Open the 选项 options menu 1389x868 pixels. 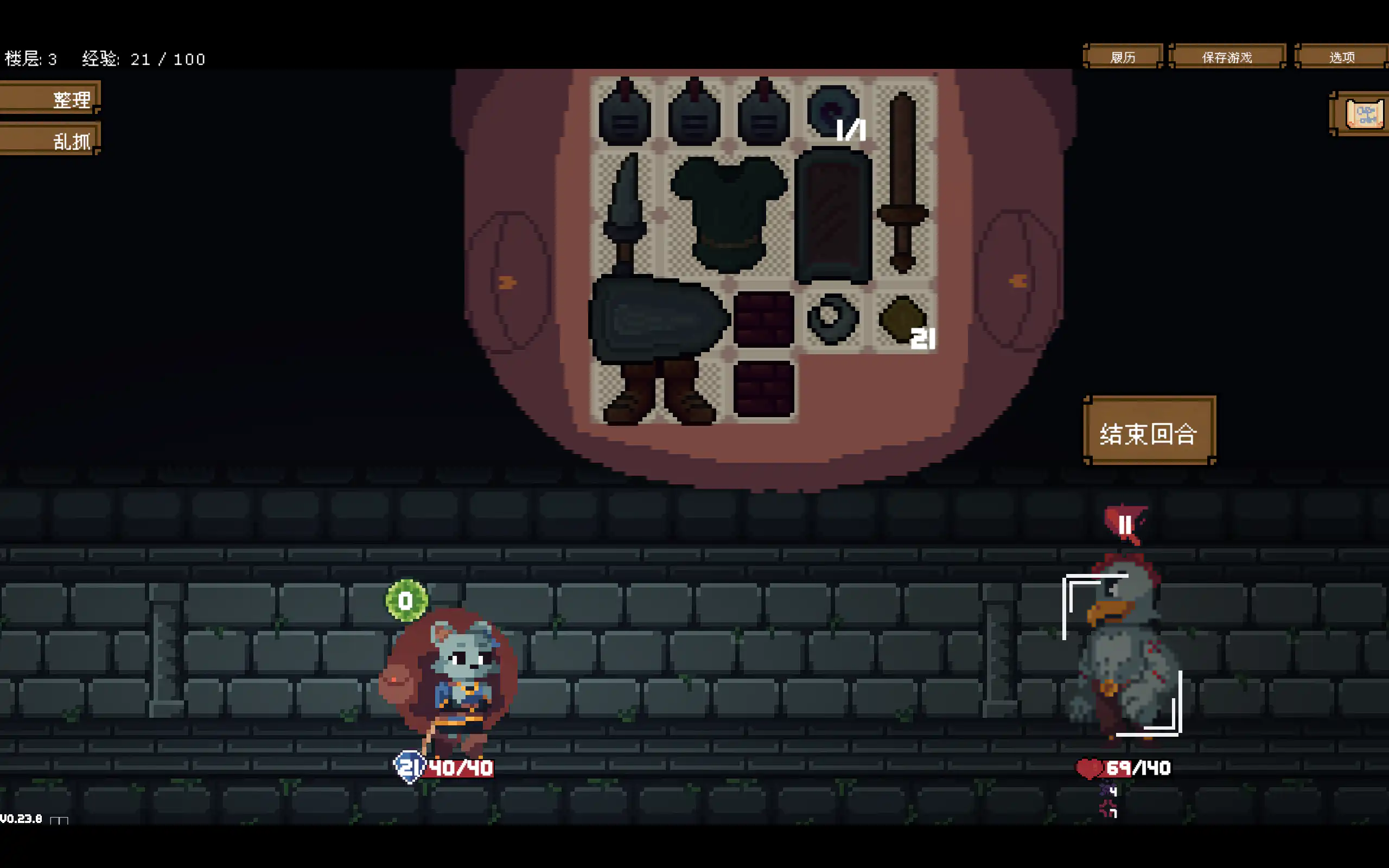click(x=1341, y=57)
